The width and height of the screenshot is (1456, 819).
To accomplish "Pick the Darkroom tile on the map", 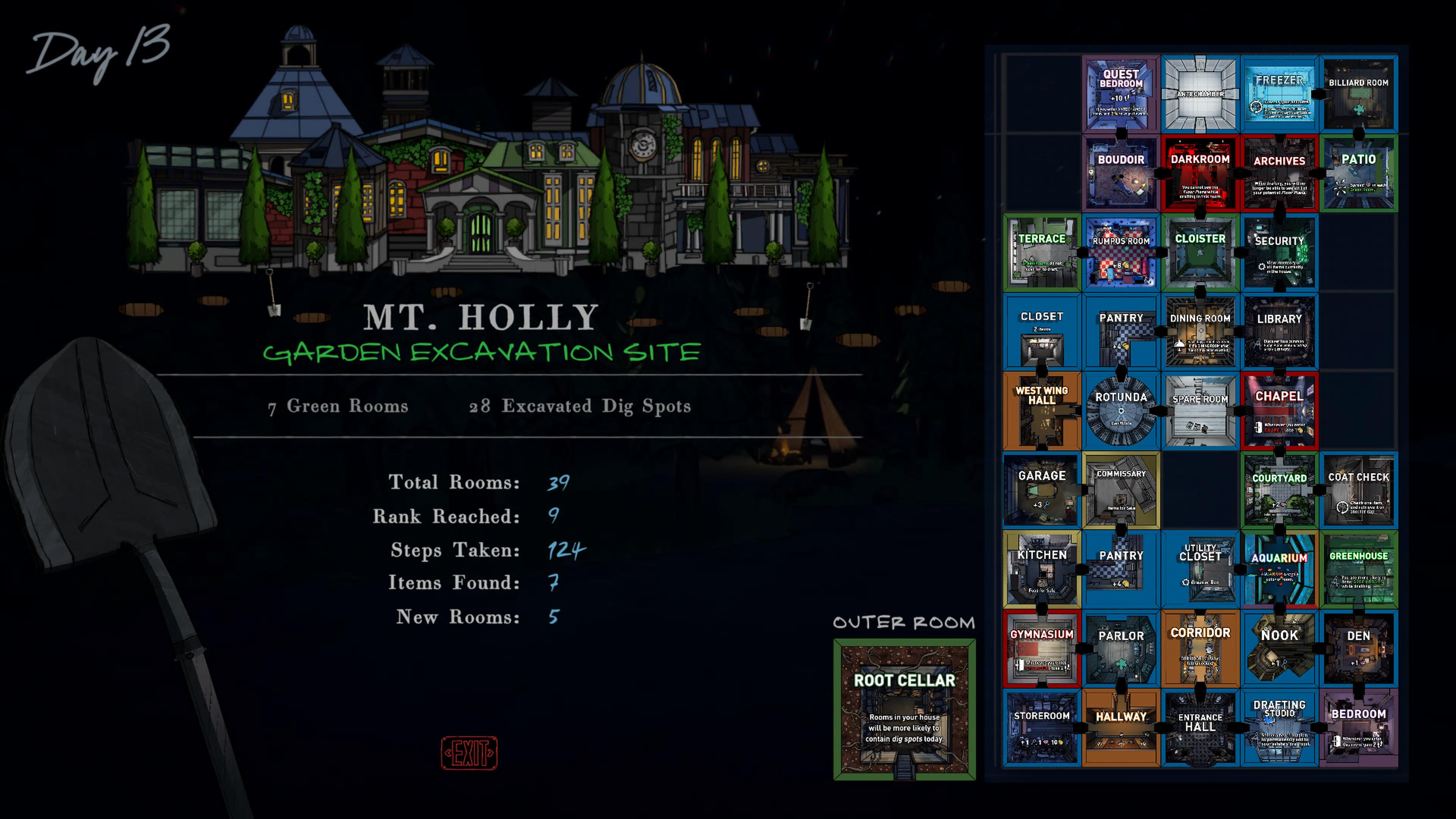I will click(x=1200, y=174).
